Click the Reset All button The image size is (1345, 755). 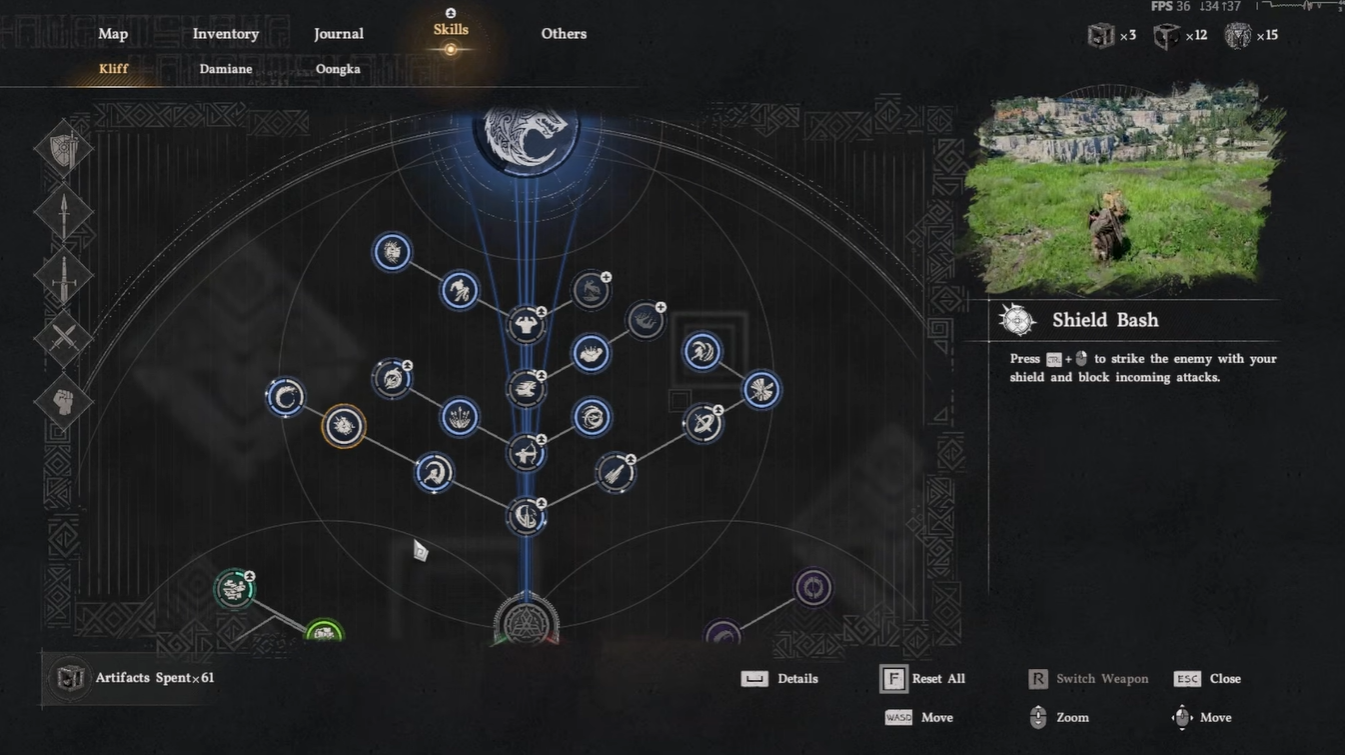[924, 679]
